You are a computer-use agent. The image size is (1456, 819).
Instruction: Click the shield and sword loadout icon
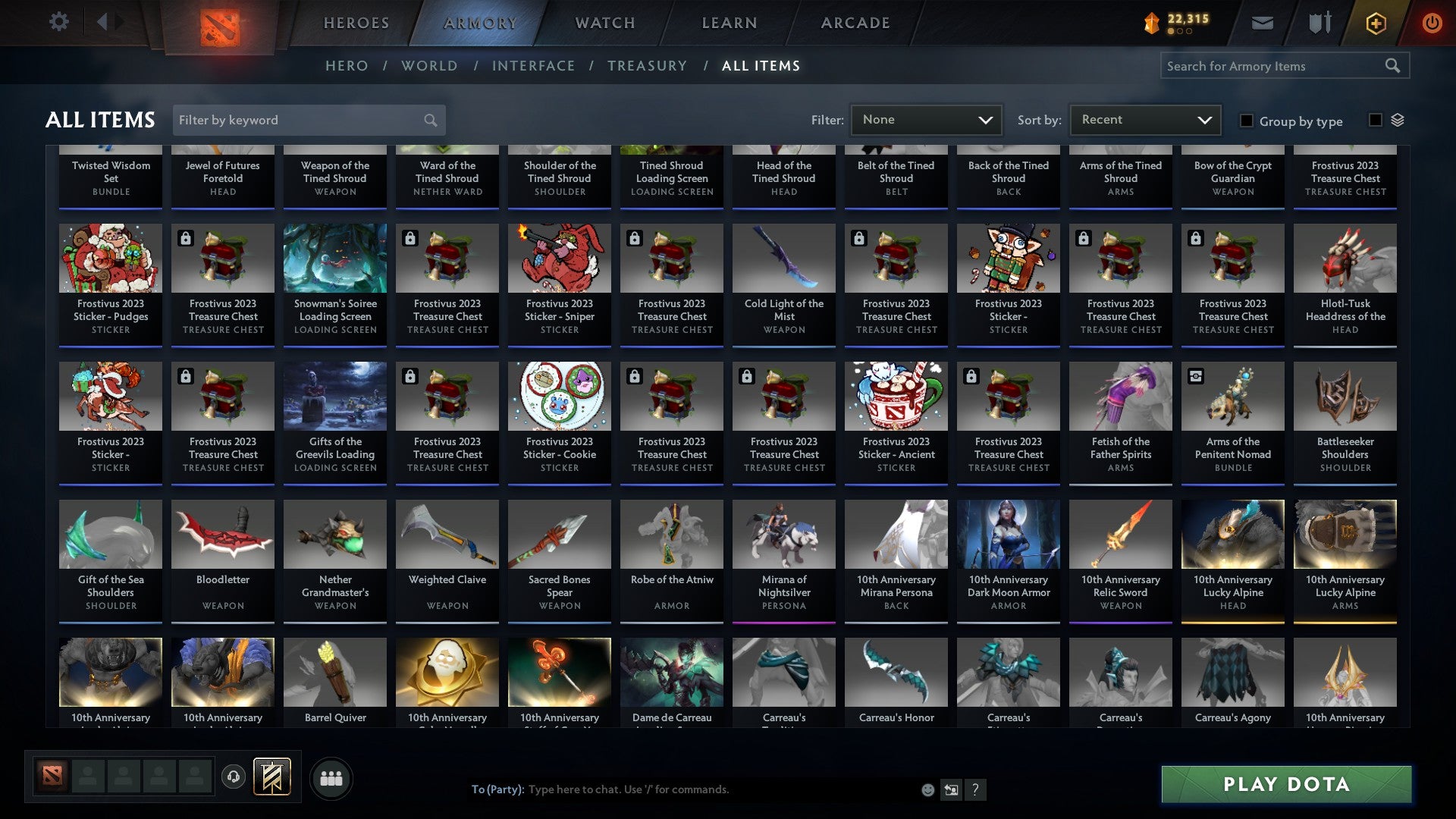point(1319,22)
